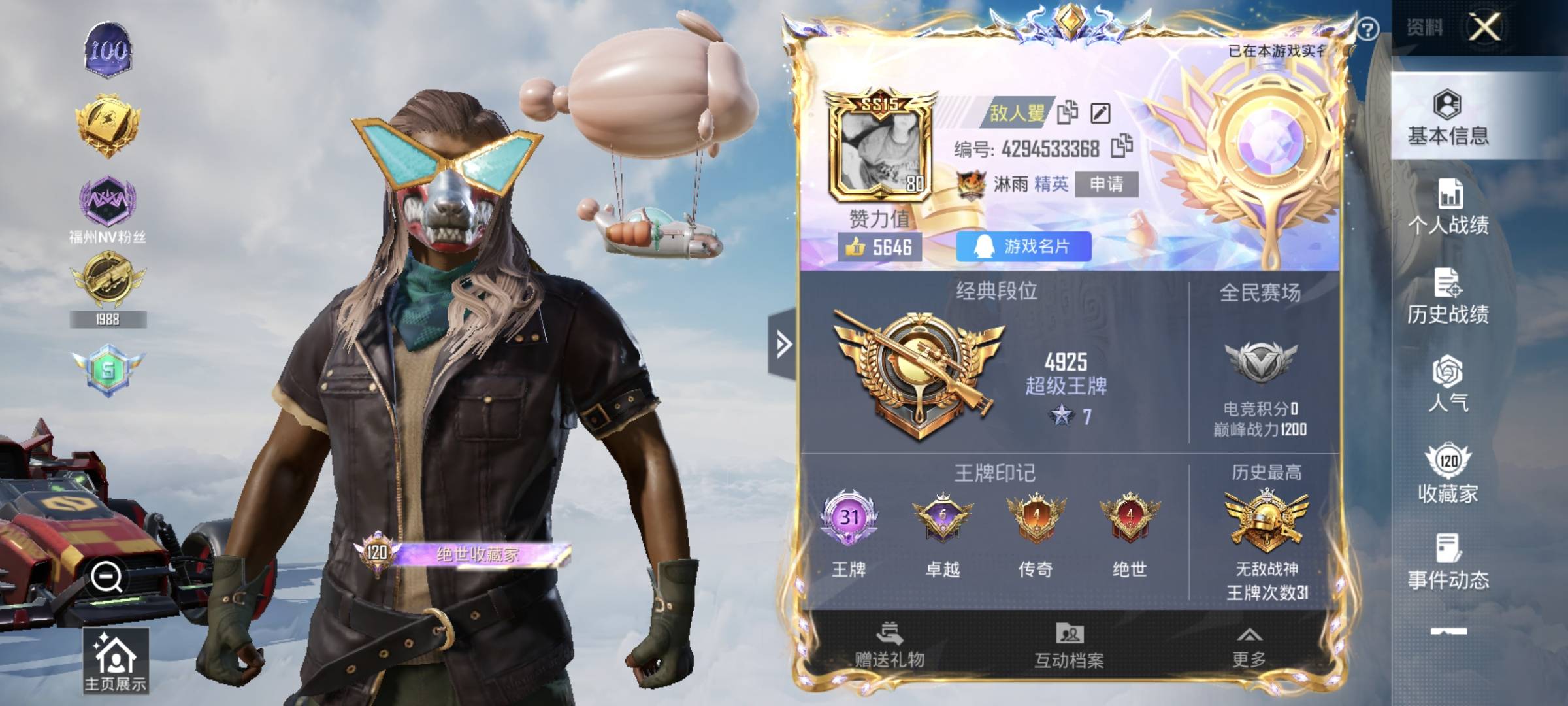This screenshot has height=706, width=1568.
Task: Click the SS15 avatar thumbnail
Action: (879, 147)
